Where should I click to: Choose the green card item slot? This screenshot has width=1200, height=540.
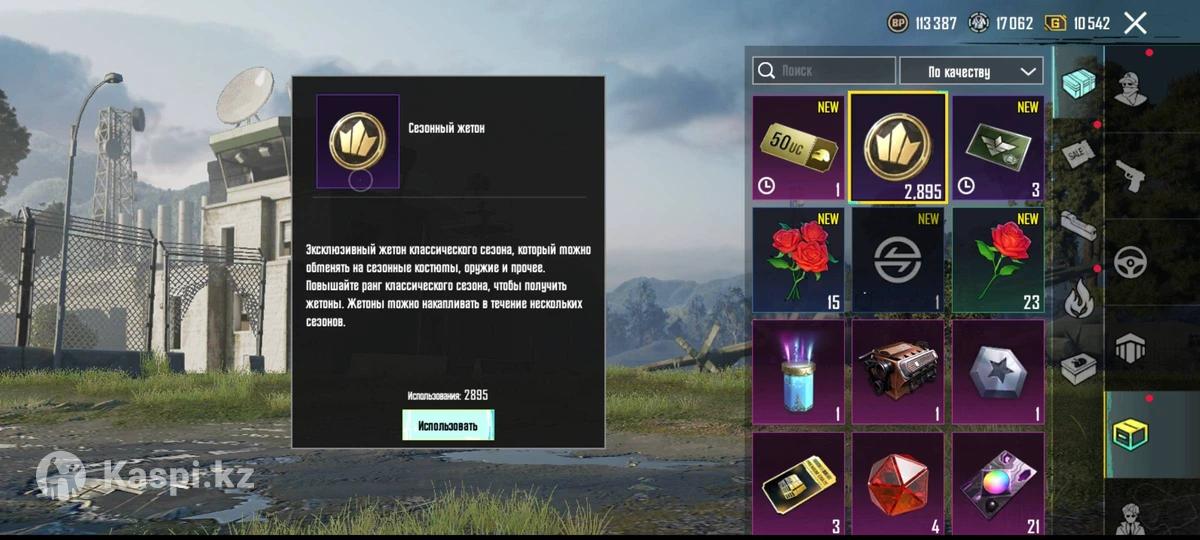coord(997,148)
